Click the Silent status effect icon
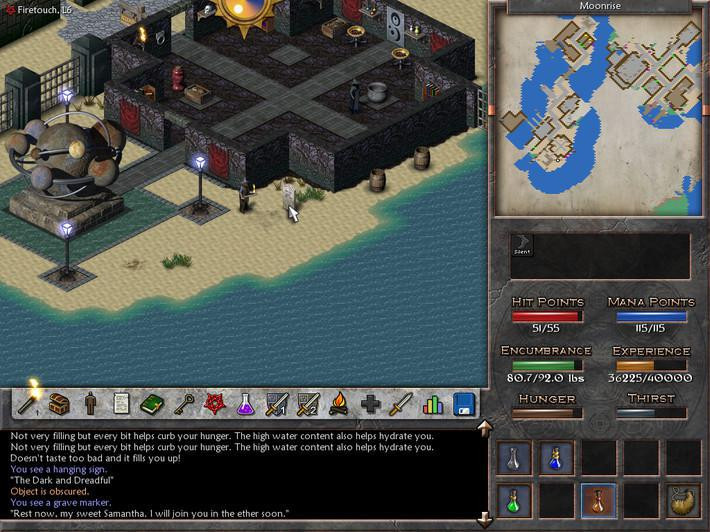Viewport: 710px width, 532px height. click(x=523, y=246)
